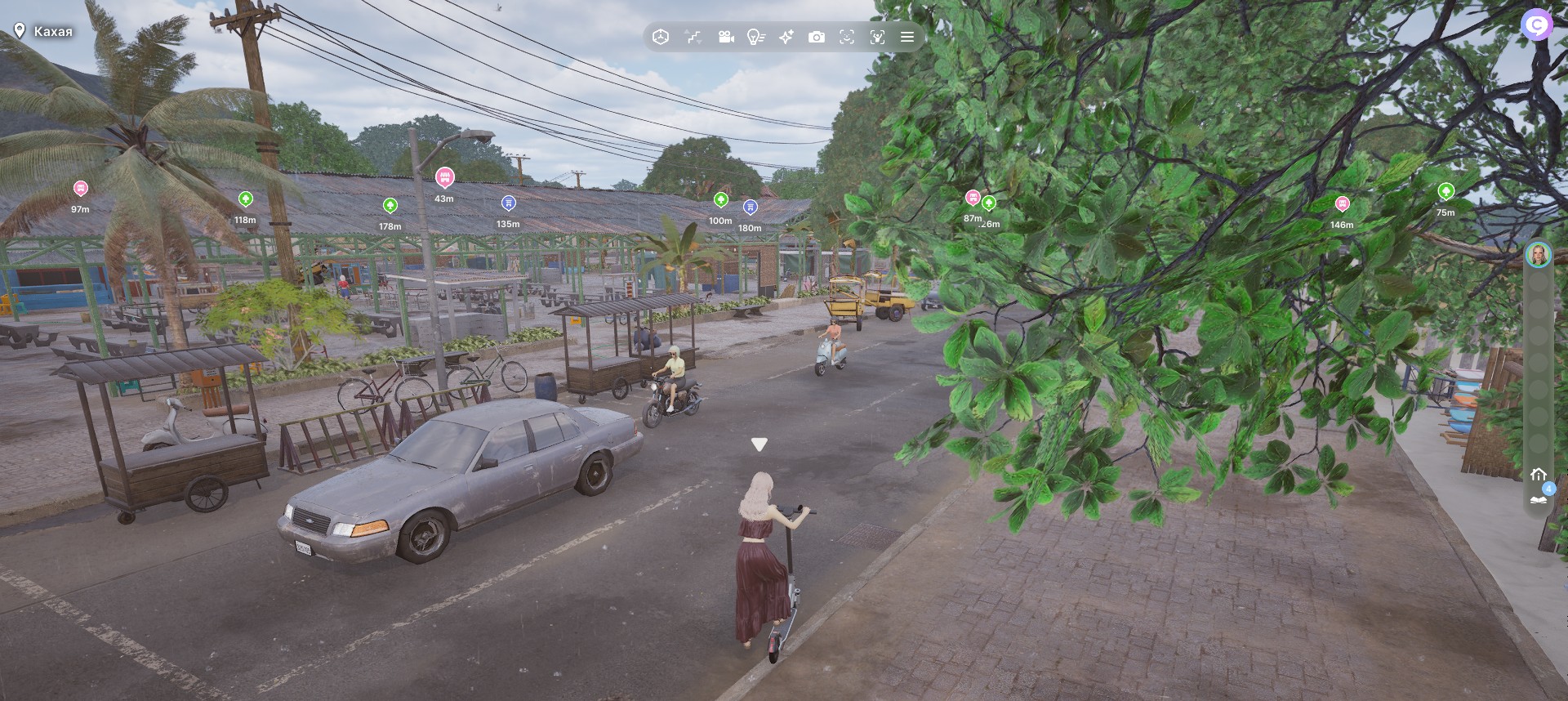Click the green tree marker at 118m
1568x701 pixels.
[245, 199]
